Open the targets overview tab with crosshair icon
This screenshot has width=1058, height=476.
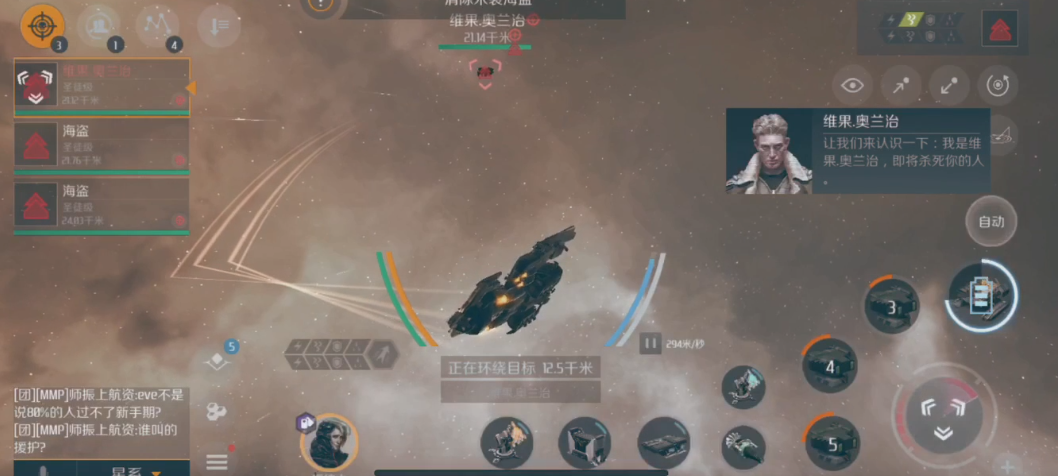click(x=42, y=25)
